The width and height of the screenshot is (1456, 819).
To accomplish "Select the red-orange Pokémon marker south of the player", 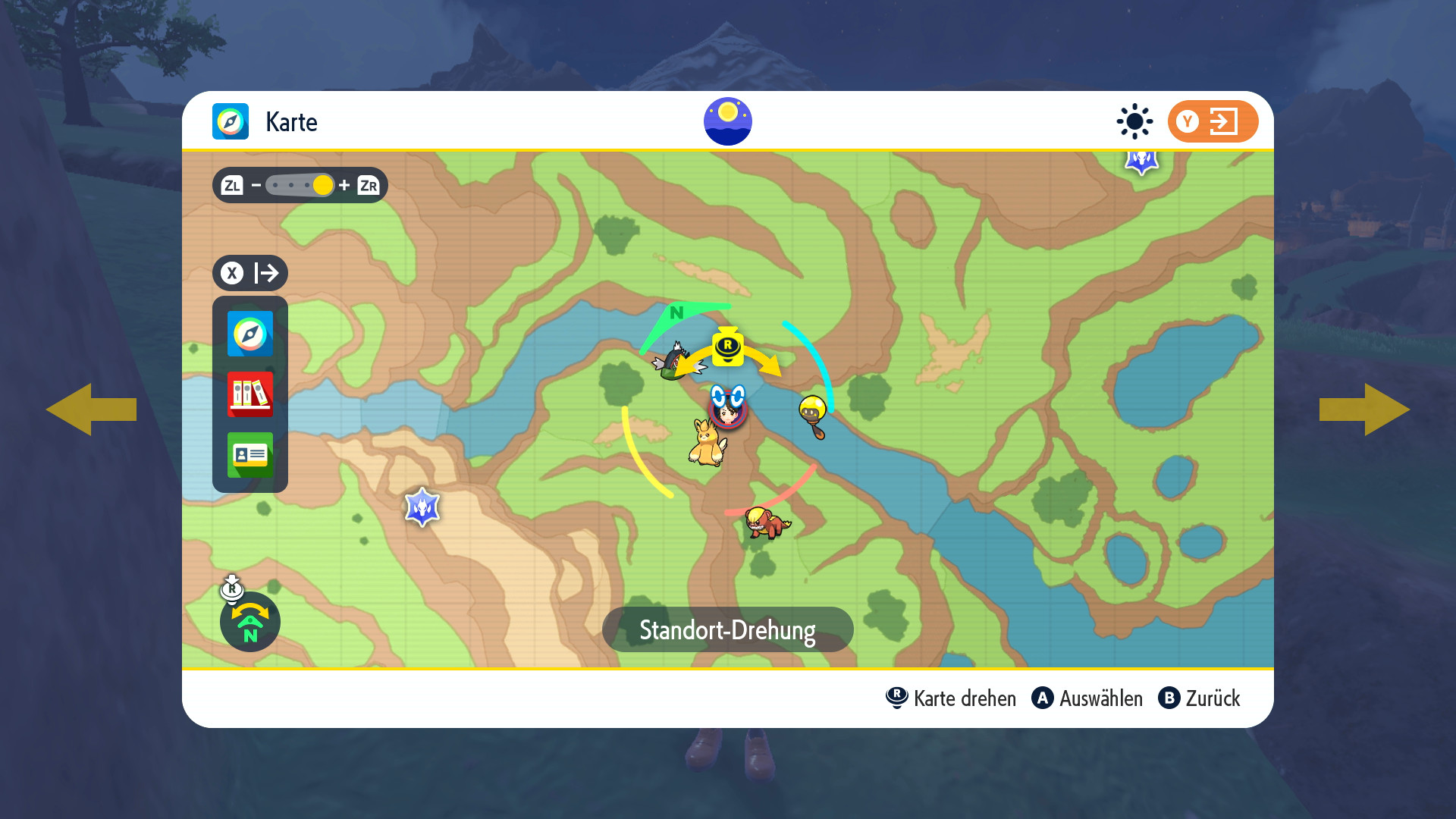I will [x=767, y=522].
